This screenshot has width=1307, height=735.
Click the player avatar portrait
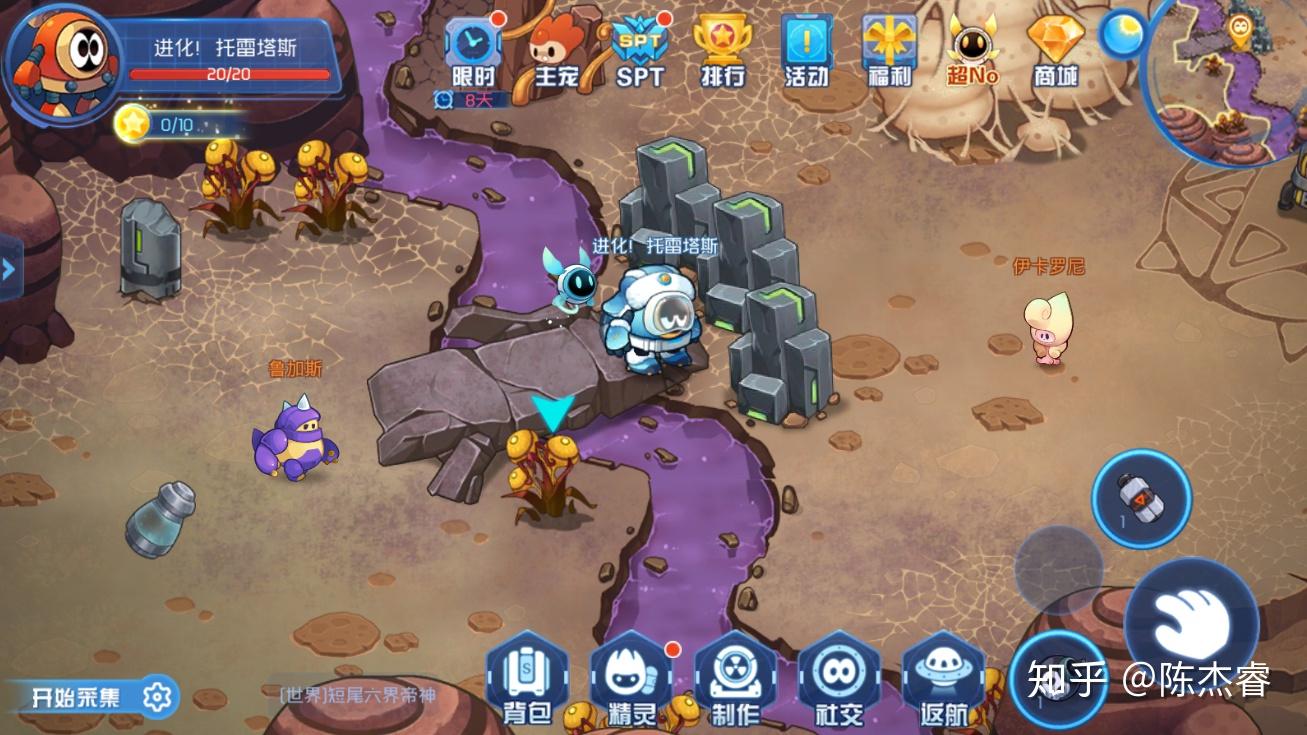click(62, 62)
